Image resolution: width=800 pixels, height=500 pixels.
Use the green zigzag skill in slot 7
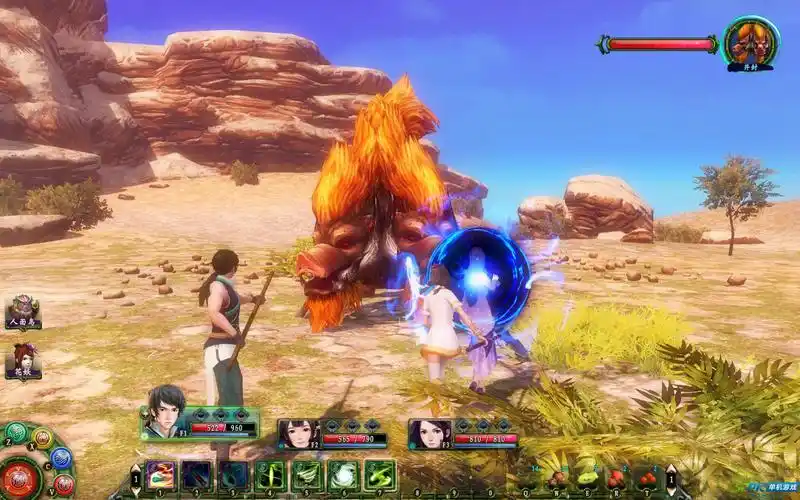click(x=378, y=474)
